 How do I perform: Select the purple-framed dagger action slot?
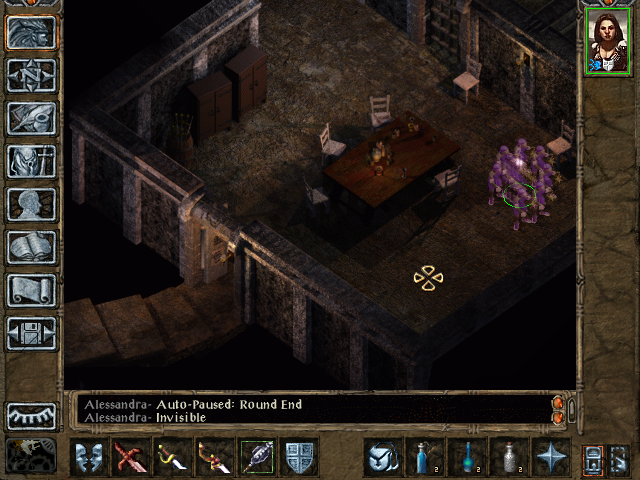point(257,458)
